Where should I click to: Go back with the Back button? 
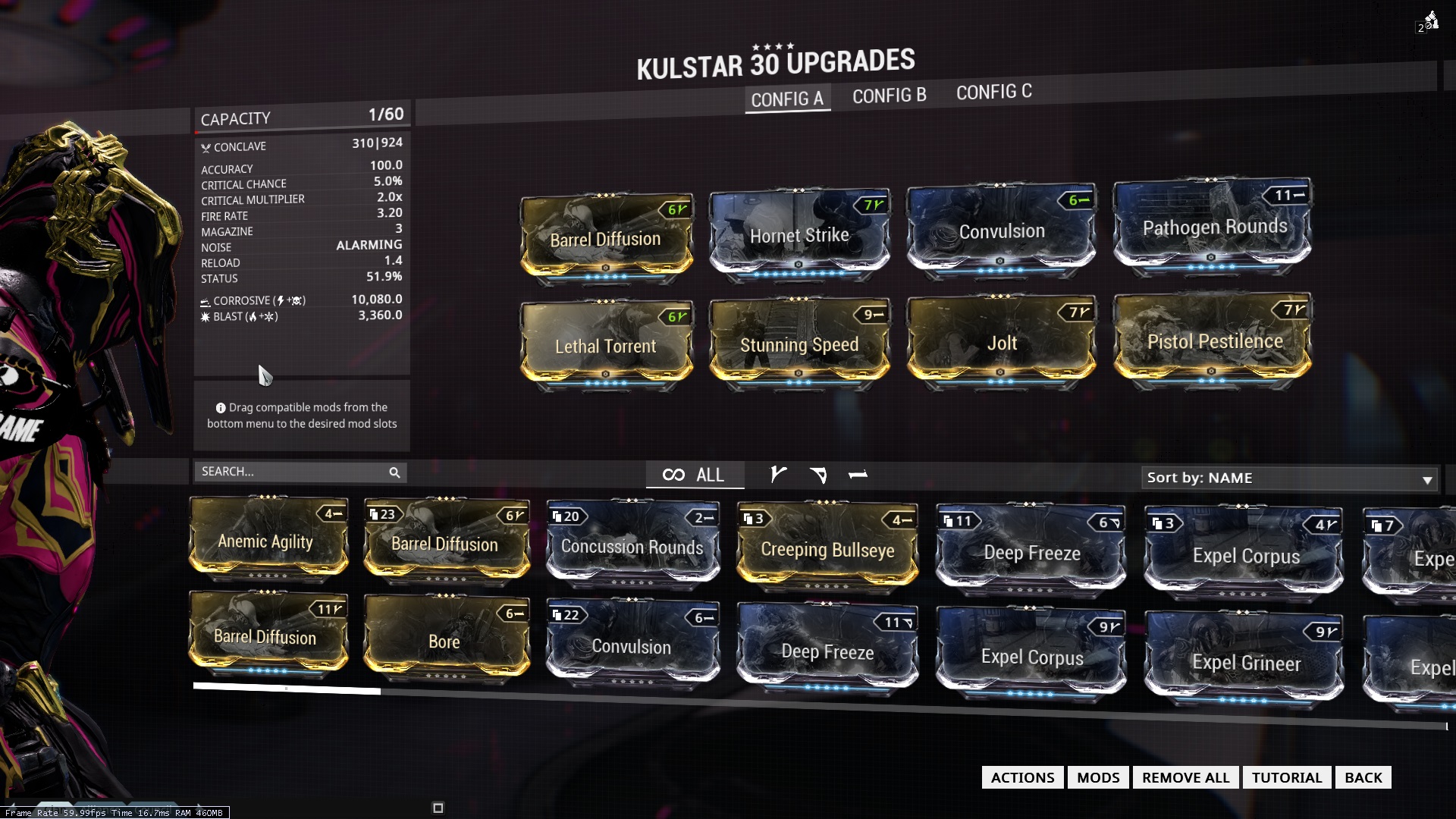[1363, 777]
